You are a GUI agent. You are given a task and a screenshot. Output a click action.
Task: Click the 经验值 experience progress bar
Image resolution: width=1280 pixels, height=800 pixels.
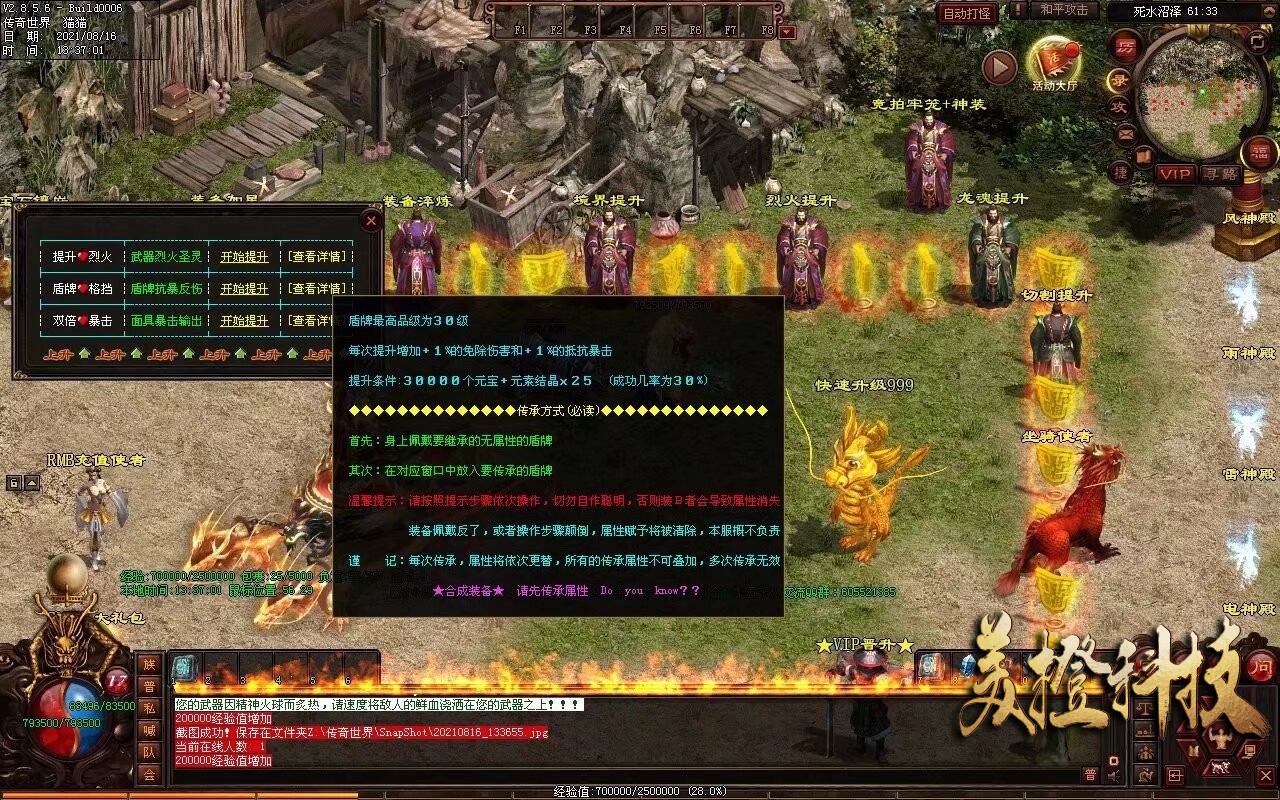click(640, 789)
